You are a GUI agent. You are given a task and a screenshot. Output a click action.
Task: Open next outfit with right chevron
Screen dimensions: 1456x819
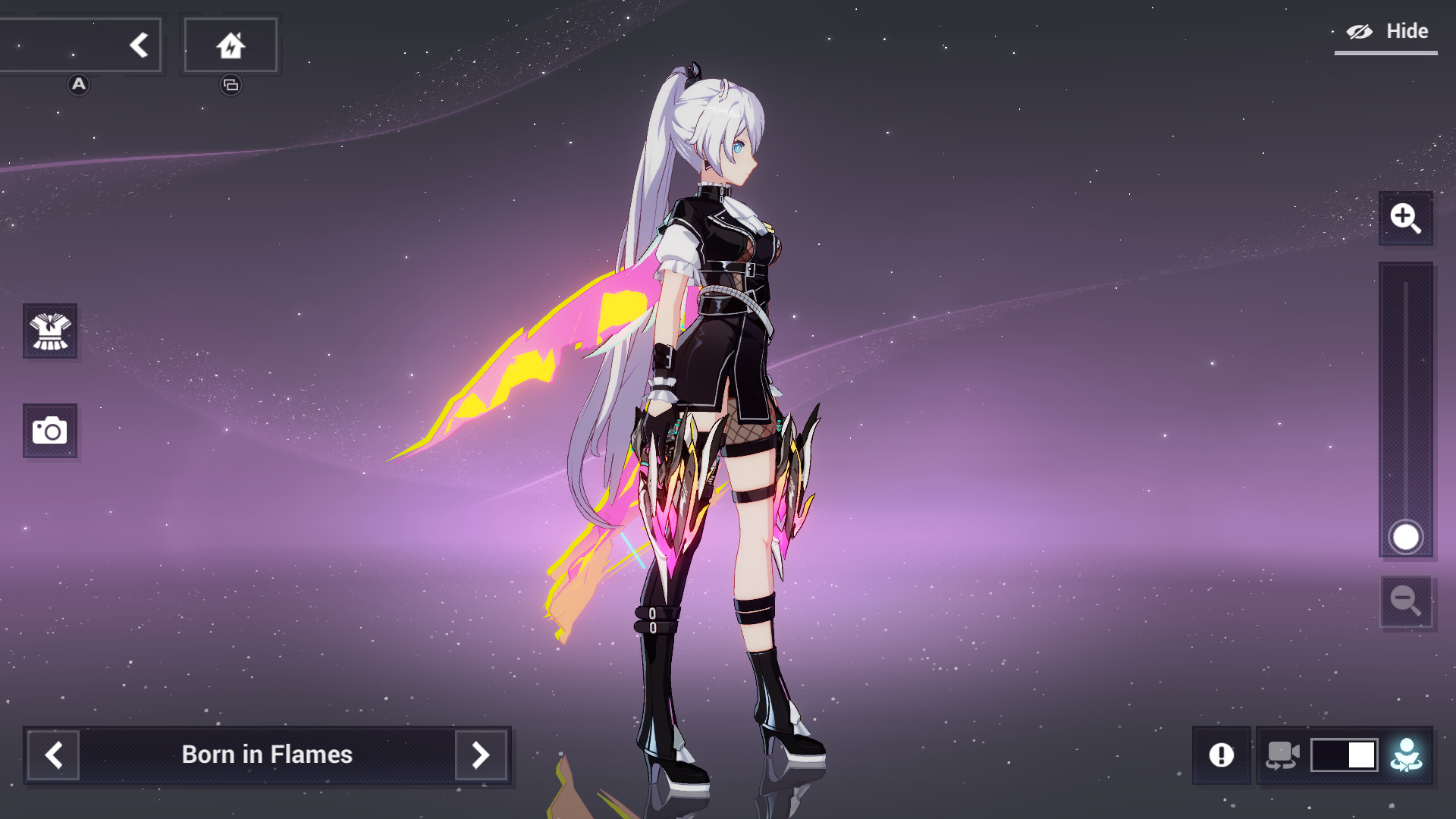click(479, 755)
